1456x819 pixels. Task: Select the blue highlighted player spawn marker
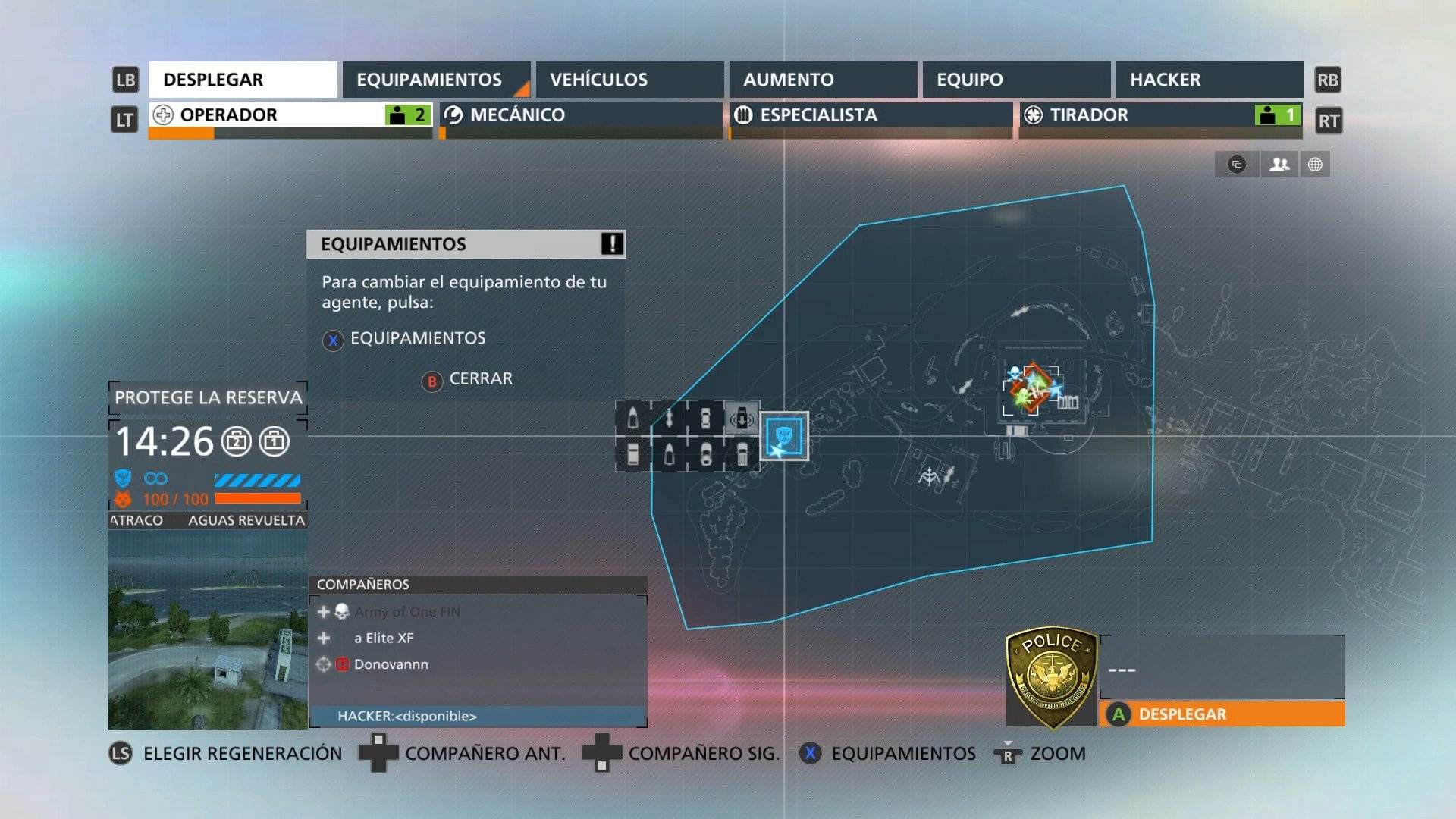coord(784,438)
